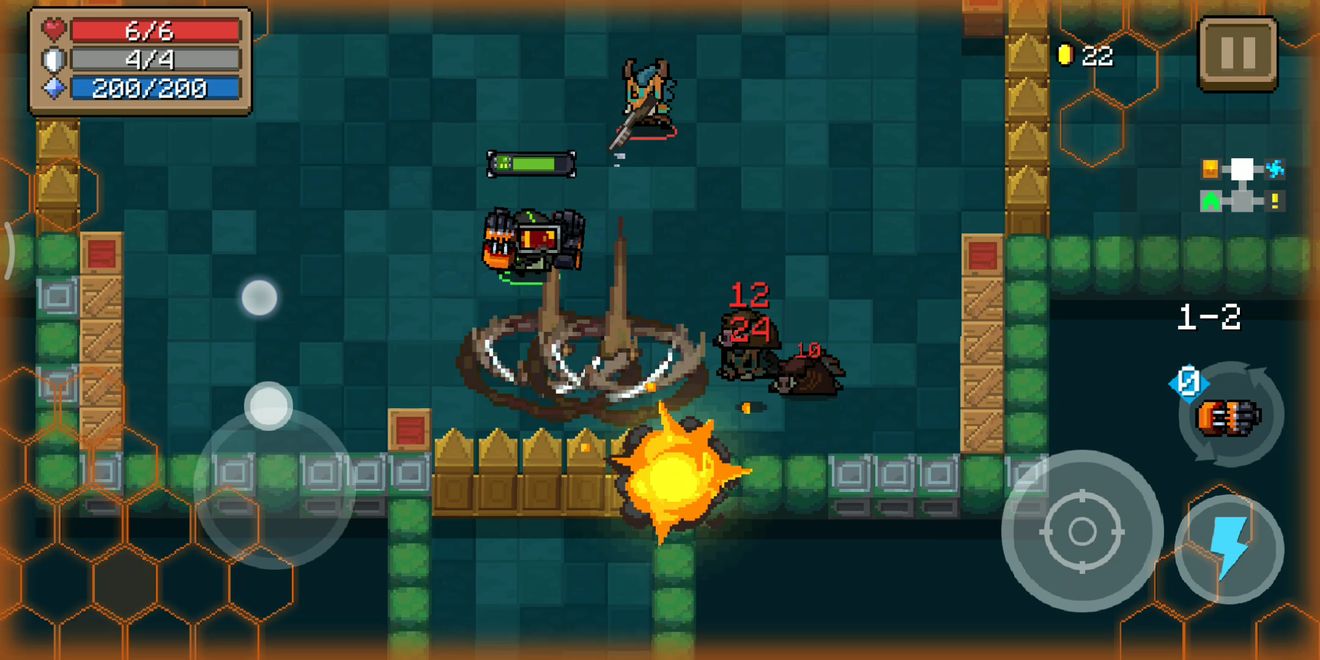The height and width of the screenshot is (660, 1320).
Task: Pause the game
Action: tap(1237, 55)
